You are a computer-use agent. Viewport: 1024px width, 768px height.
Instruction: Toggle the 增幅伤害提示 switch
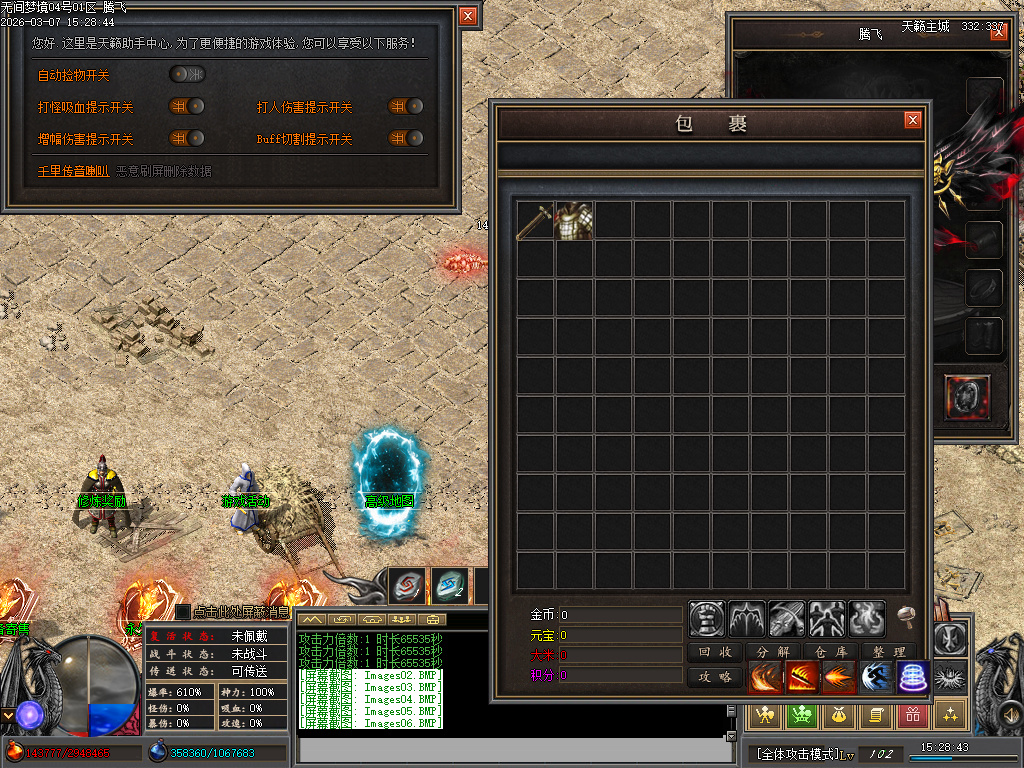point(187,139)
